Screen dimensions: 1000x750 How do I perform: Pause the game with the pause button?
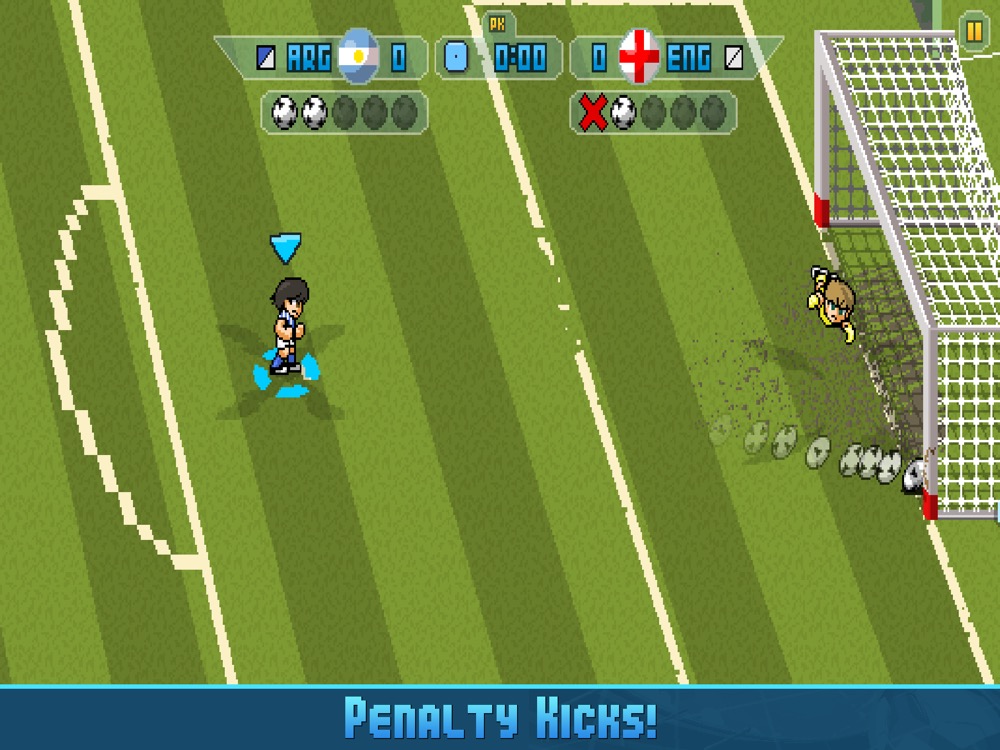click(972, 31)
